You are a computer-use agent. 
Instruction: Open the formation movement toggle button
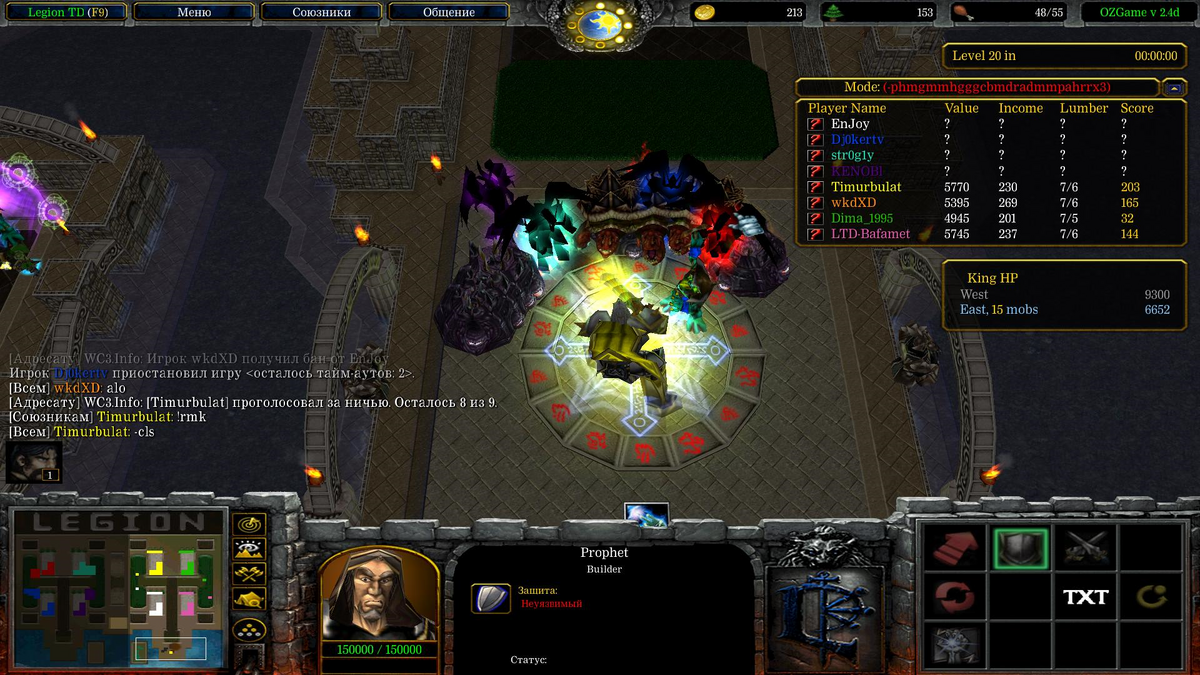coord(248,629)
